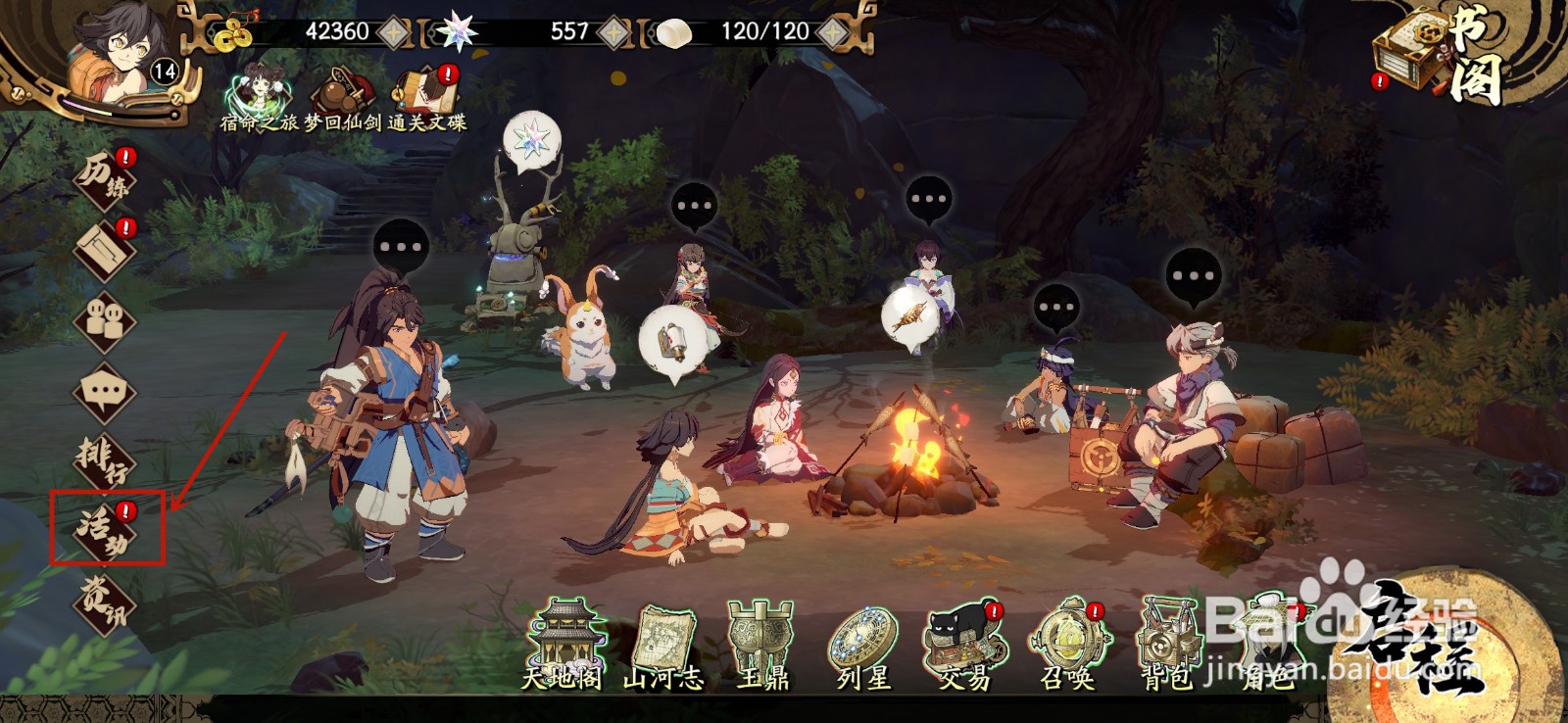The height and width of the screenshot is (723, 1568).
Task: Open the 历练 training menu
Action: coord(106,177)
